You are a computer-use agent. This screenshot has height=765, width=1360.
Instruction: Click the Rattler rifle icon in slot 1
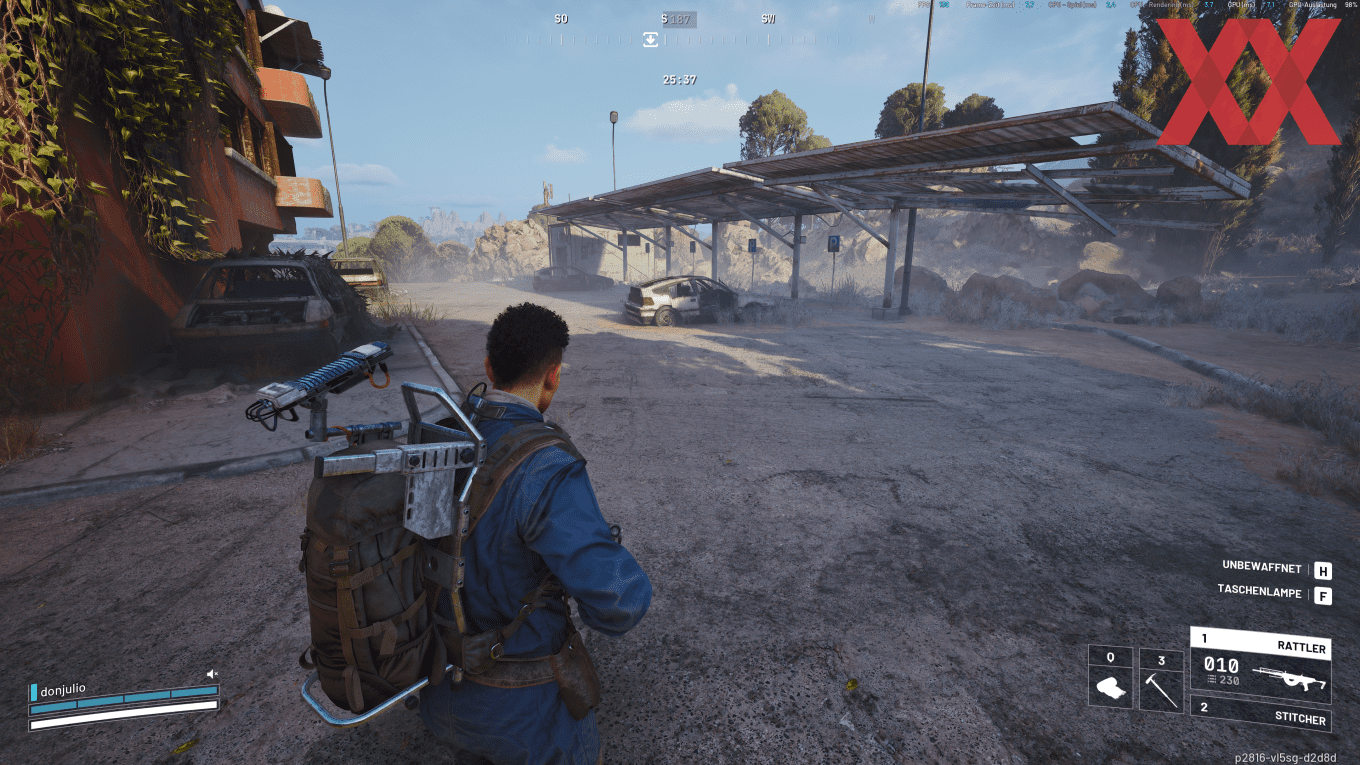coord(1290,679)
